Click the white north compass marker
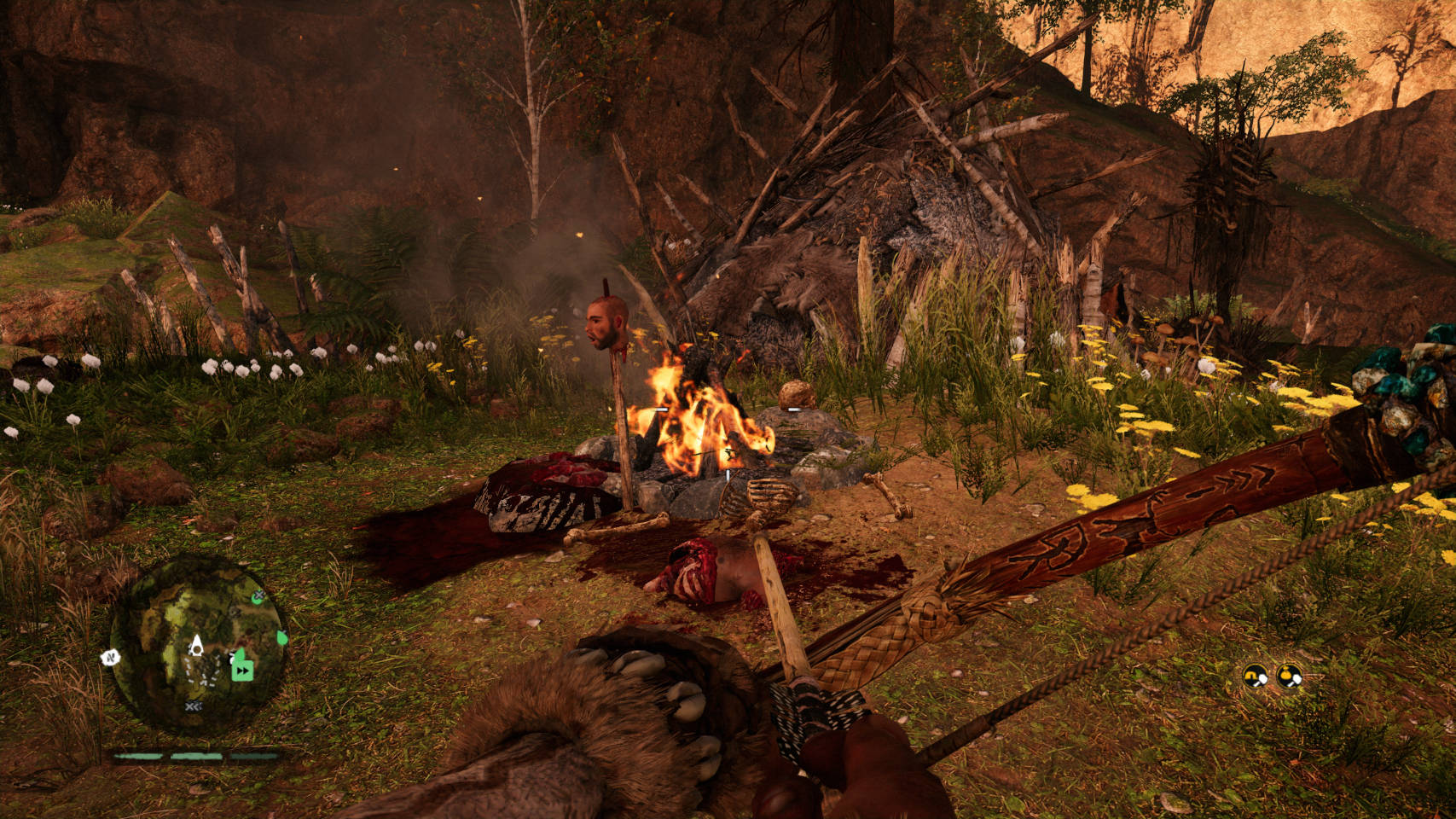The width and height of the screenshot is (1456, 819). pos(111,657)
